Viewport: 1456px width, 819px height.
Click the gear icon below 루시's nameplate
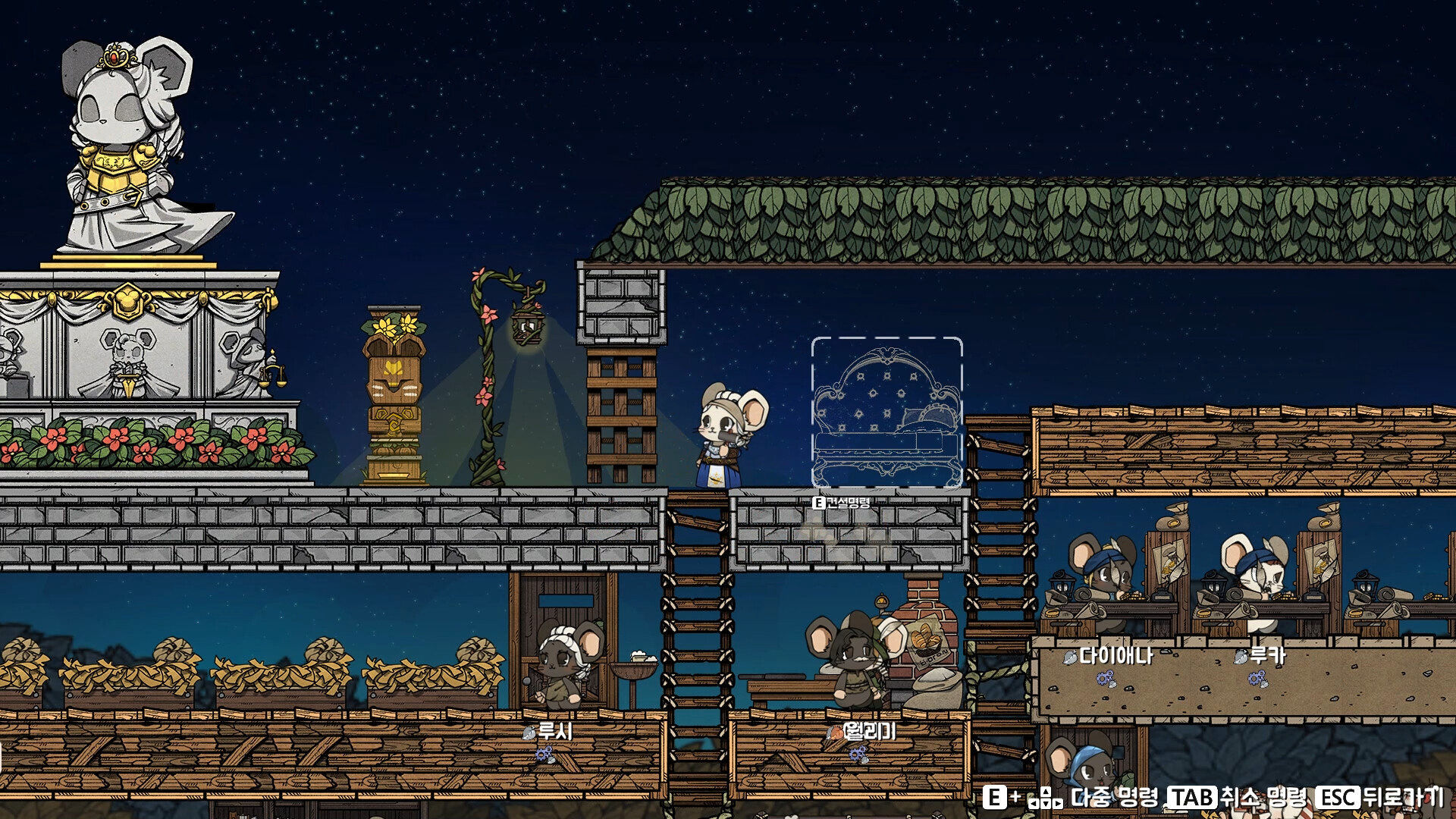point(543,754)
